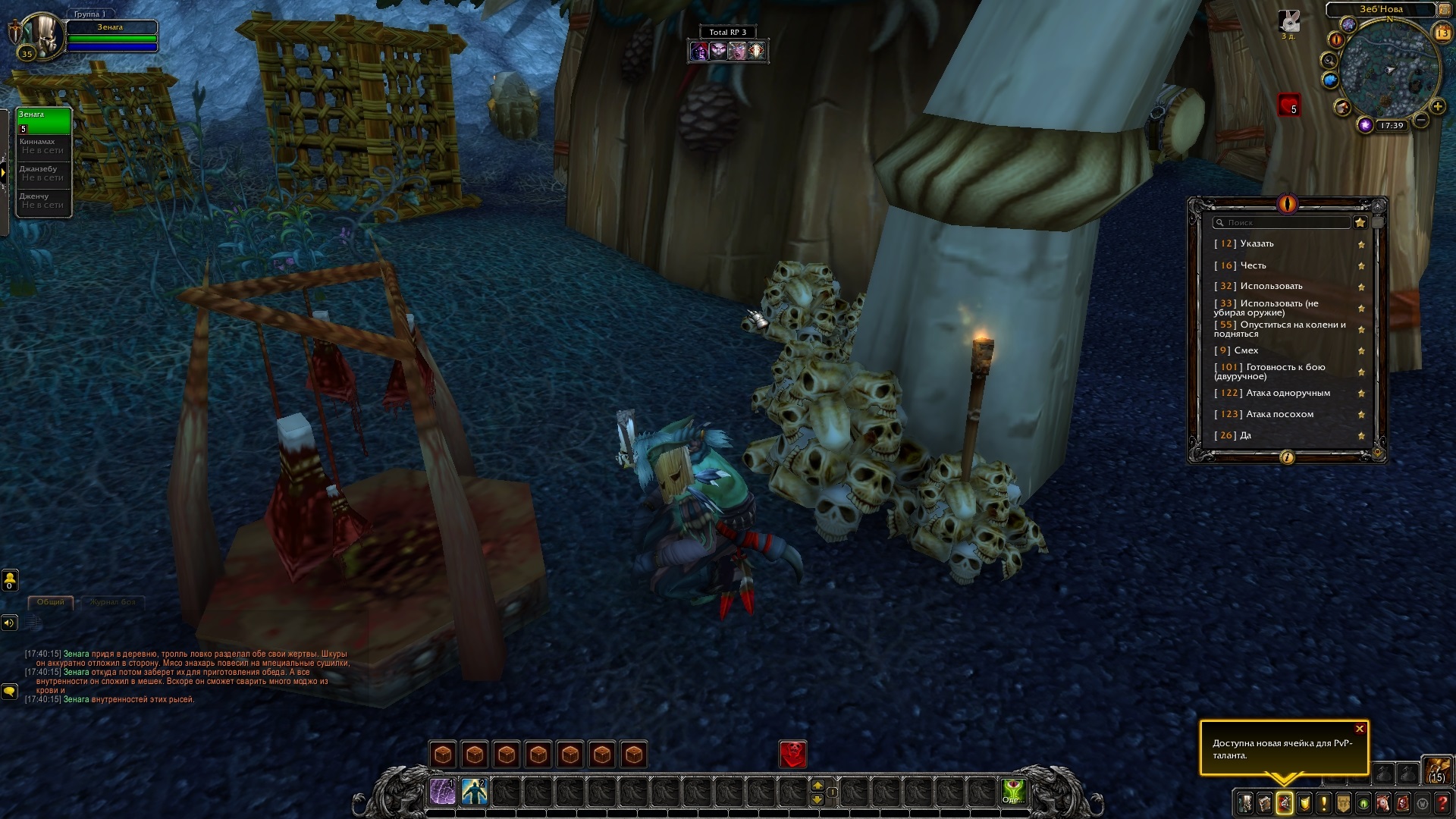The width and height of the screenshot is (1456, 819).
Task: Zoom in the minimap with the plus button
Action: (x=1437, y=107)
